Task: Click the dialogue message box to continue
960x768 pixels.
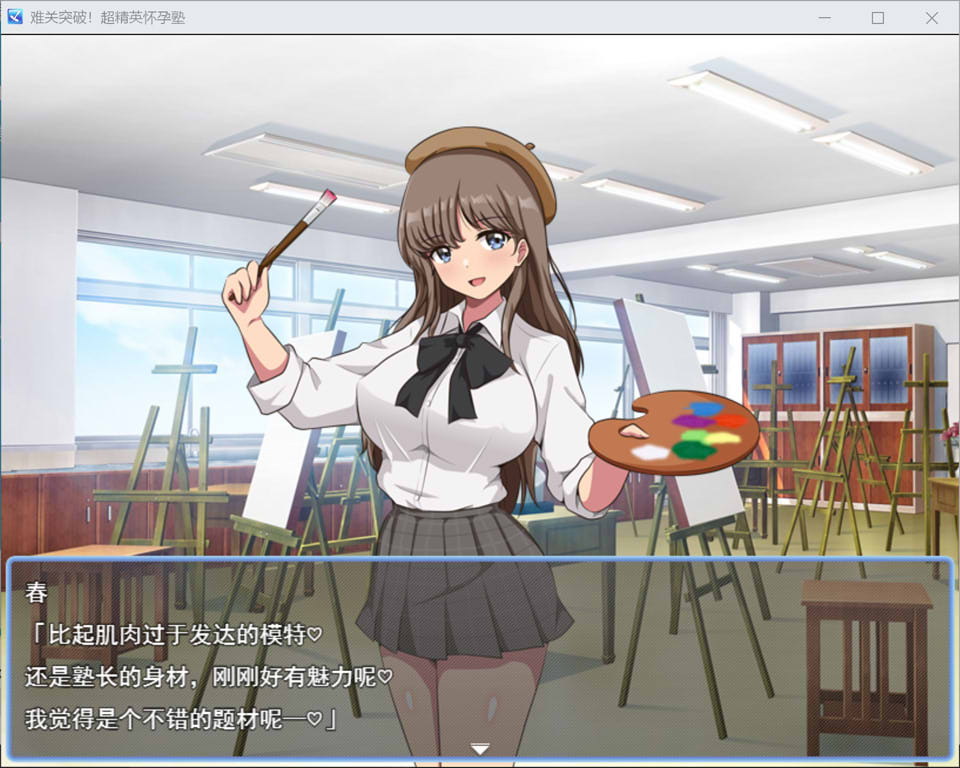Action: point(480,660)
